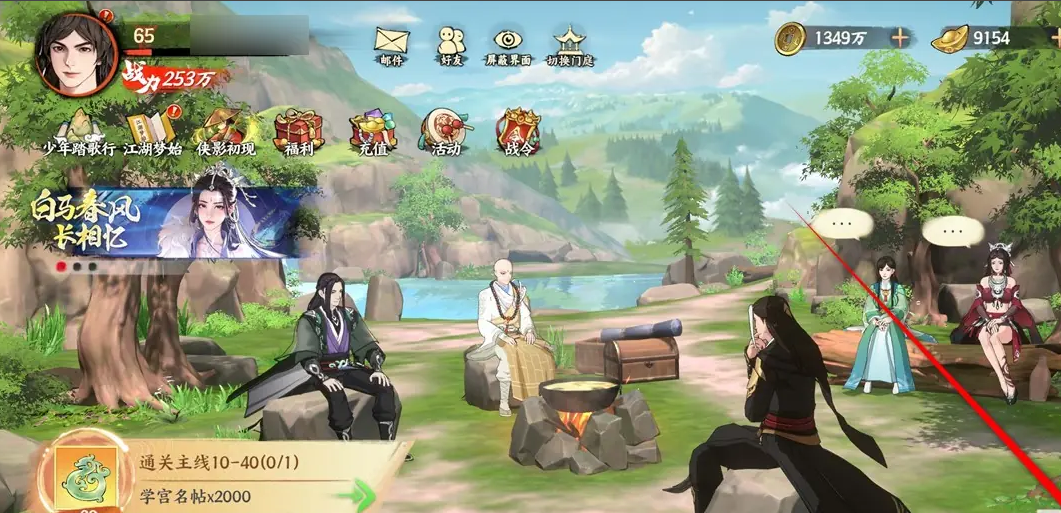The image size is (1061, 513).
Task: Open the 福利 welfare gift box
Action: point(298,130)
